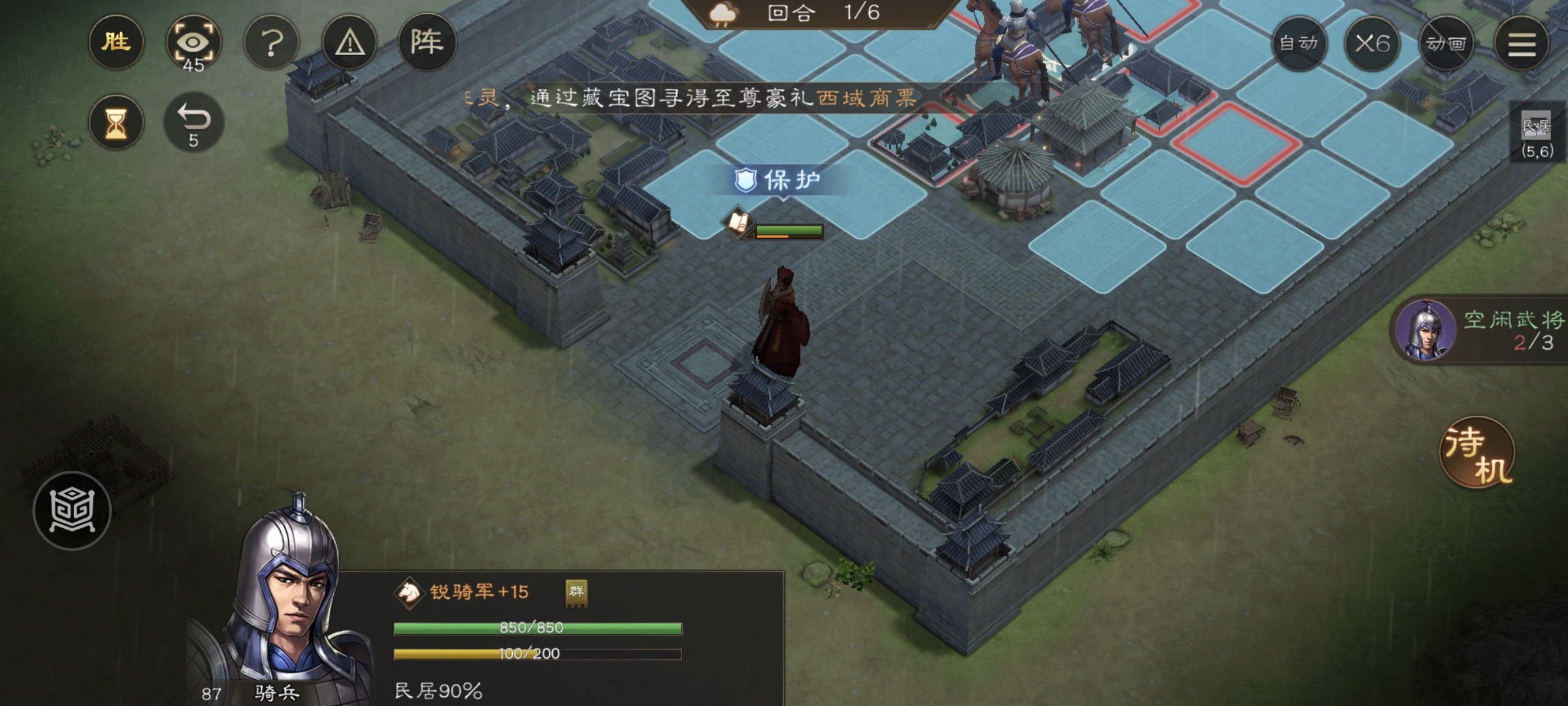Select the red-outlined grid tile

[1235, 144]
